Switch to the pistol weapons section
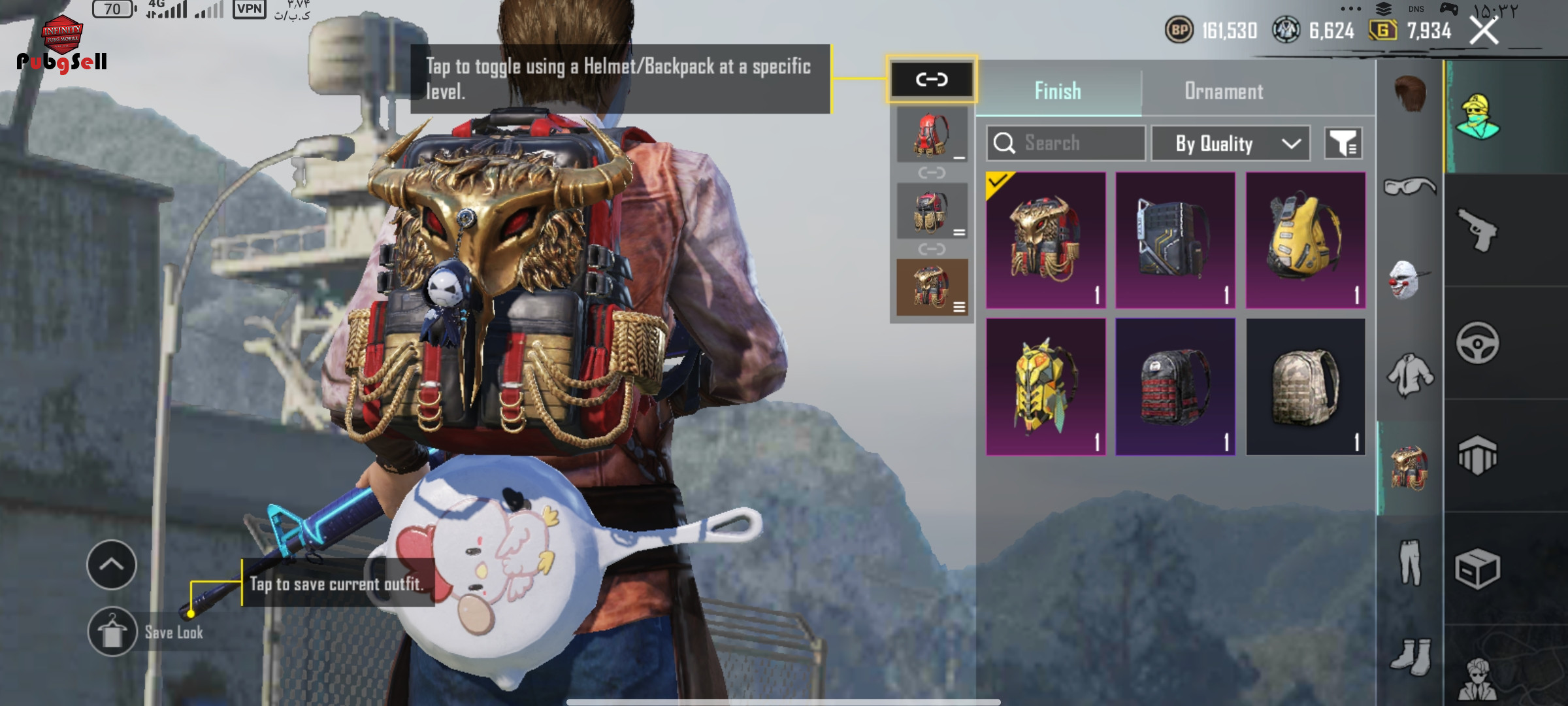1568x706 pixels. 1478,229
